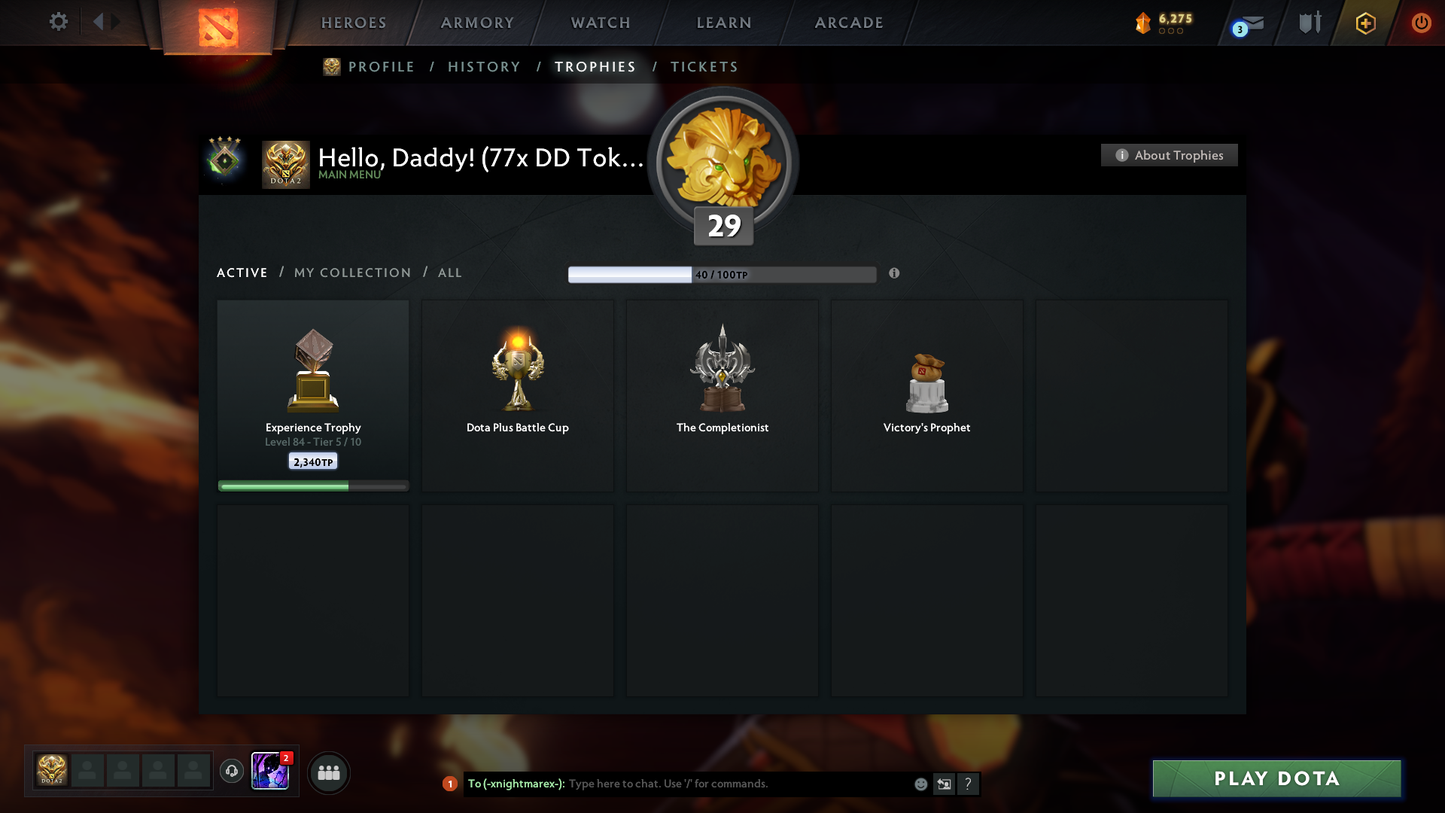Click the Play Dota button
The image size is (1445, 813).
click(x=1276, y=779)
